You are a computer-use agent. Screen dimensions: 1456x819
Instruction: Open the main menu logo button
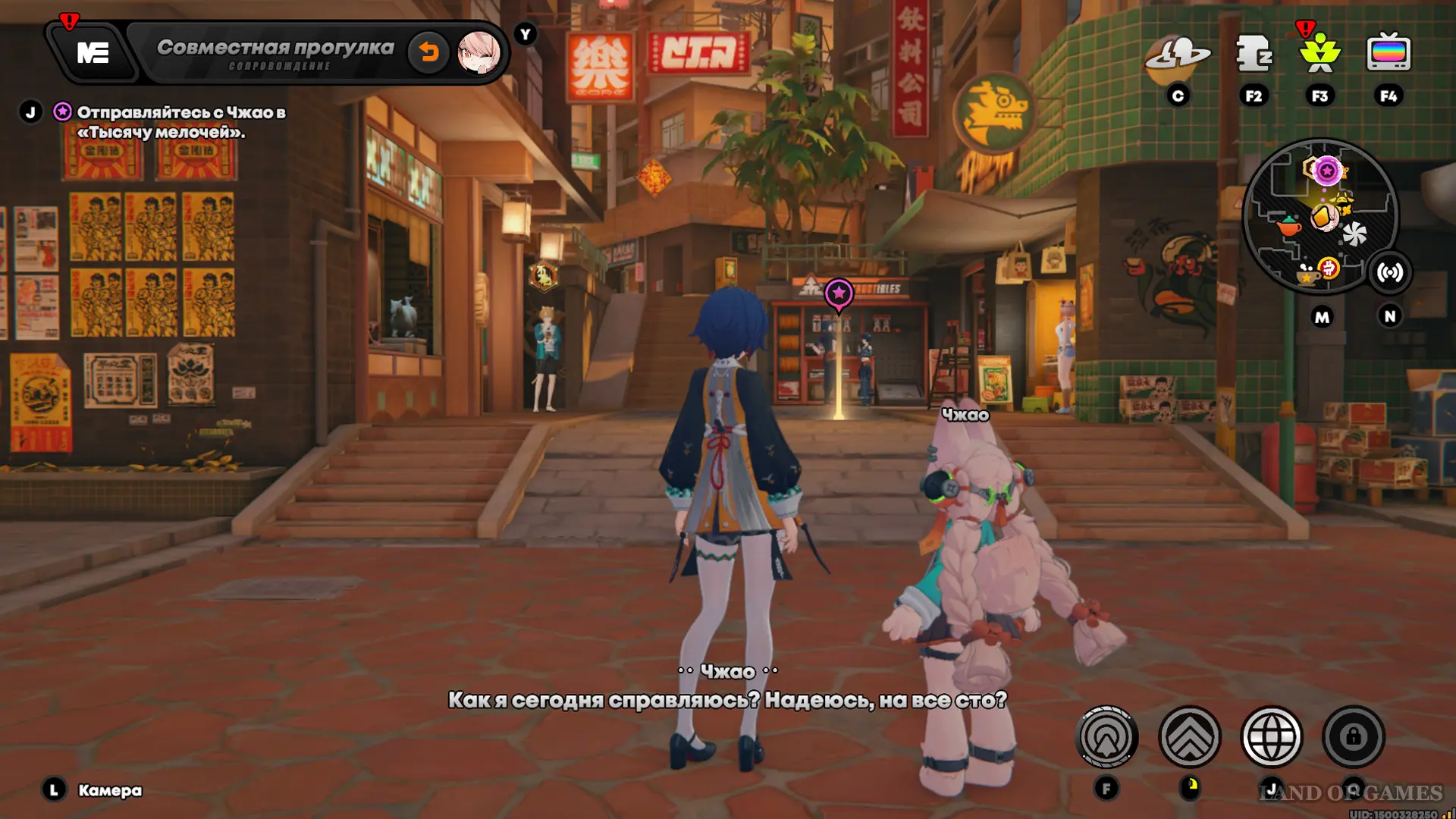coord(93,53)
